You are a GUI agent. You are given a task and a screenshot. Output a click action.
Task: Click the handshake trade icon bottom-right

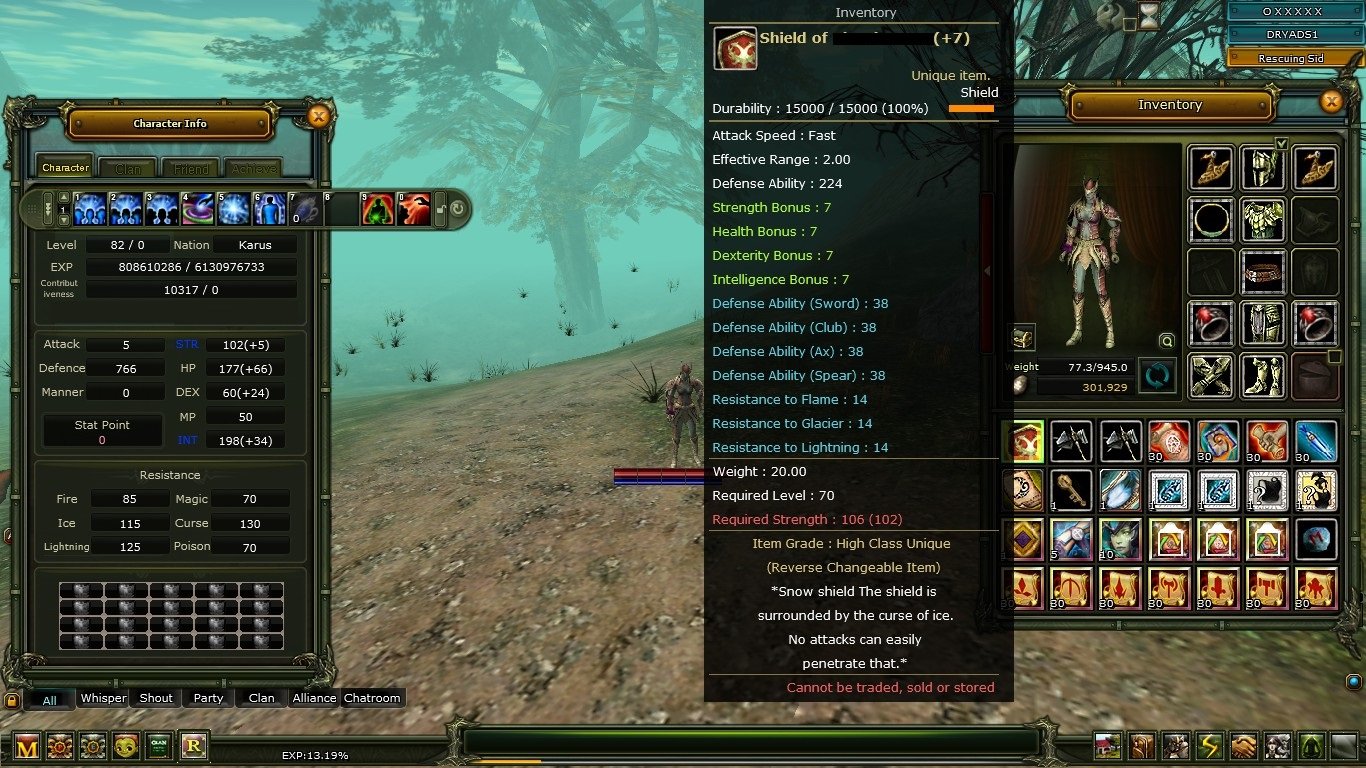pyautogui.click(x=1244, y=745)
